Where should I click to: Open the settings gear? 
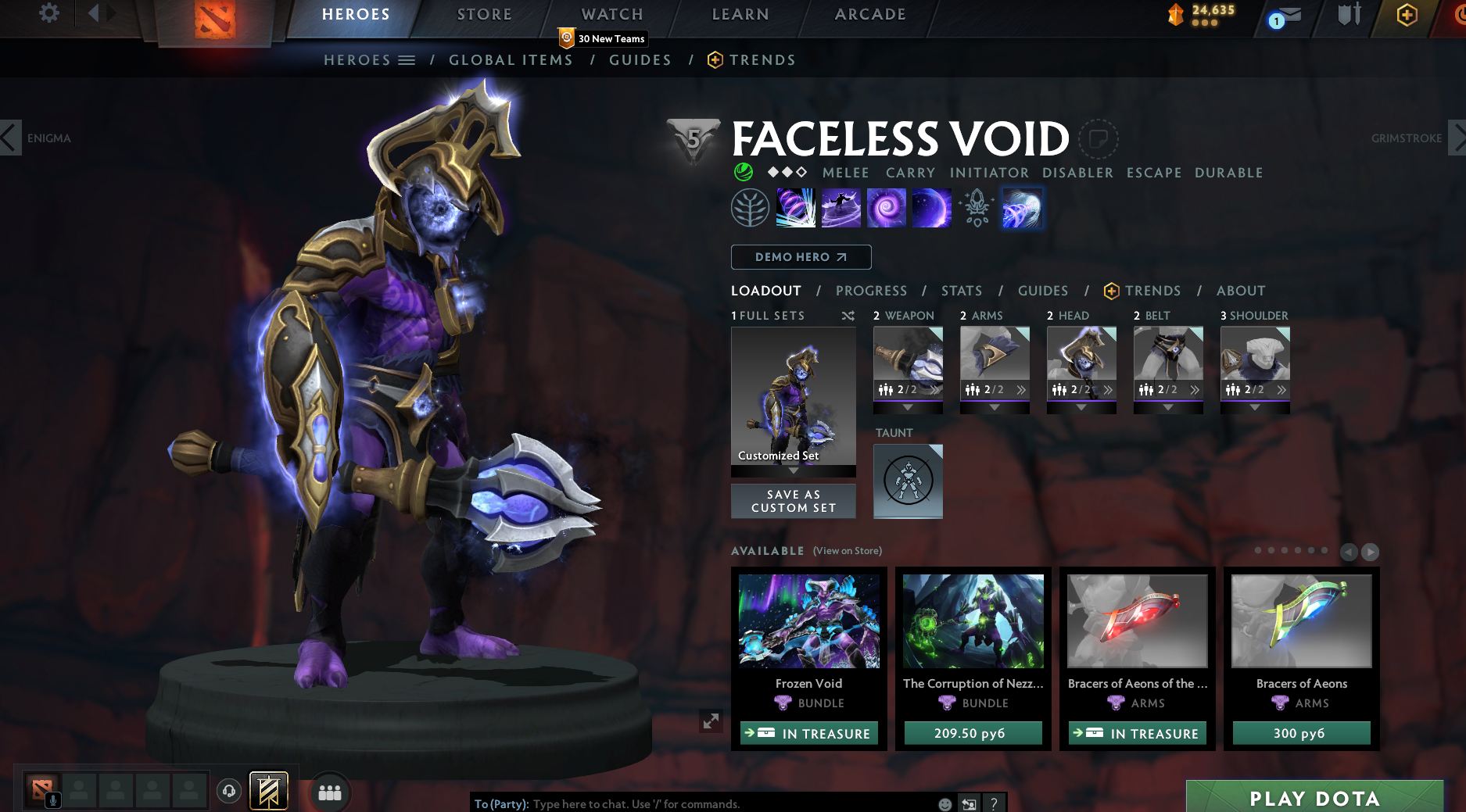(x=48, y=13)
